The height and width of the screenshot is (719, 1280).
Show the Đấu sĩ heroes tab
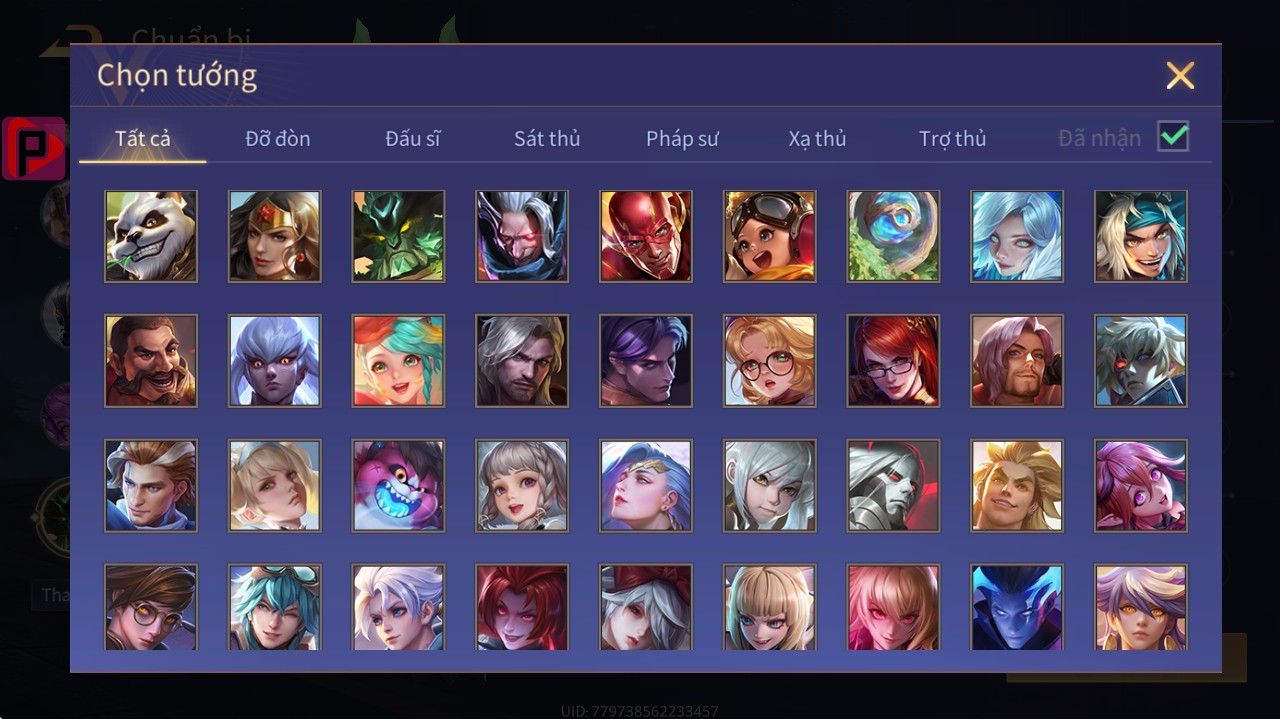coord(413,138)
